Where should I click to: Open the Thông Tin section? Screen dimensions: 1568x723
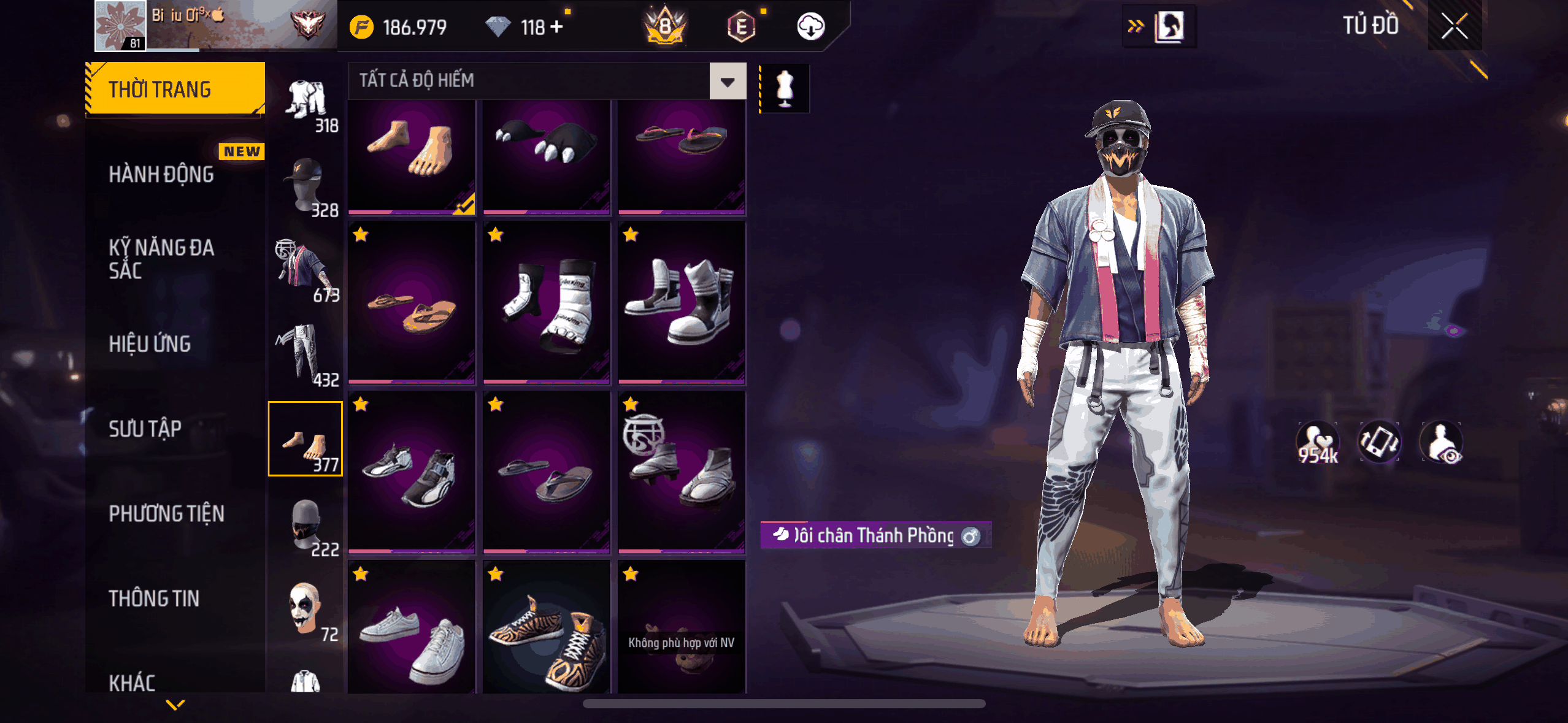(x=155, y=598)
